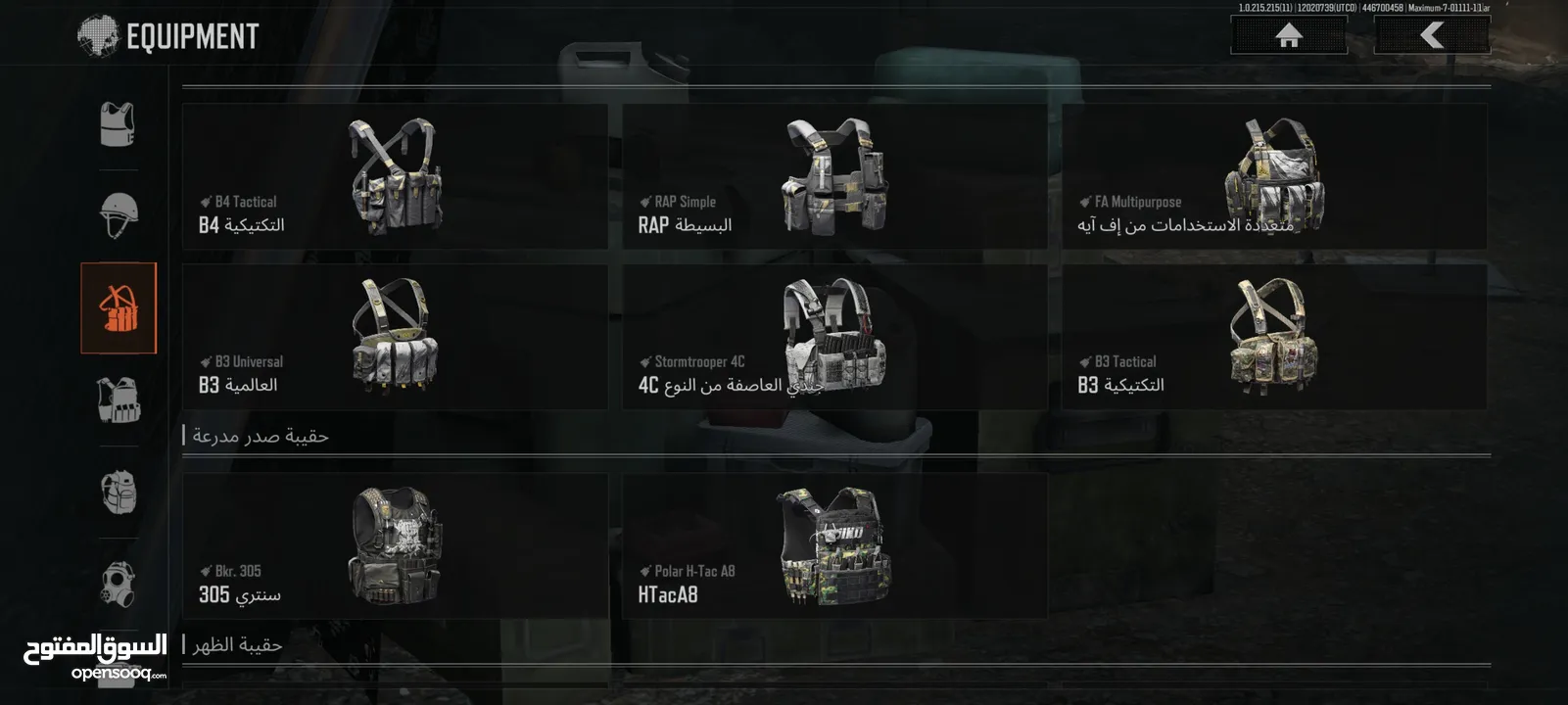The height and width of the screenshot is (705, 1568).
Task: Select the Bkr. 305 armored rig
Action: click(395, 546)
